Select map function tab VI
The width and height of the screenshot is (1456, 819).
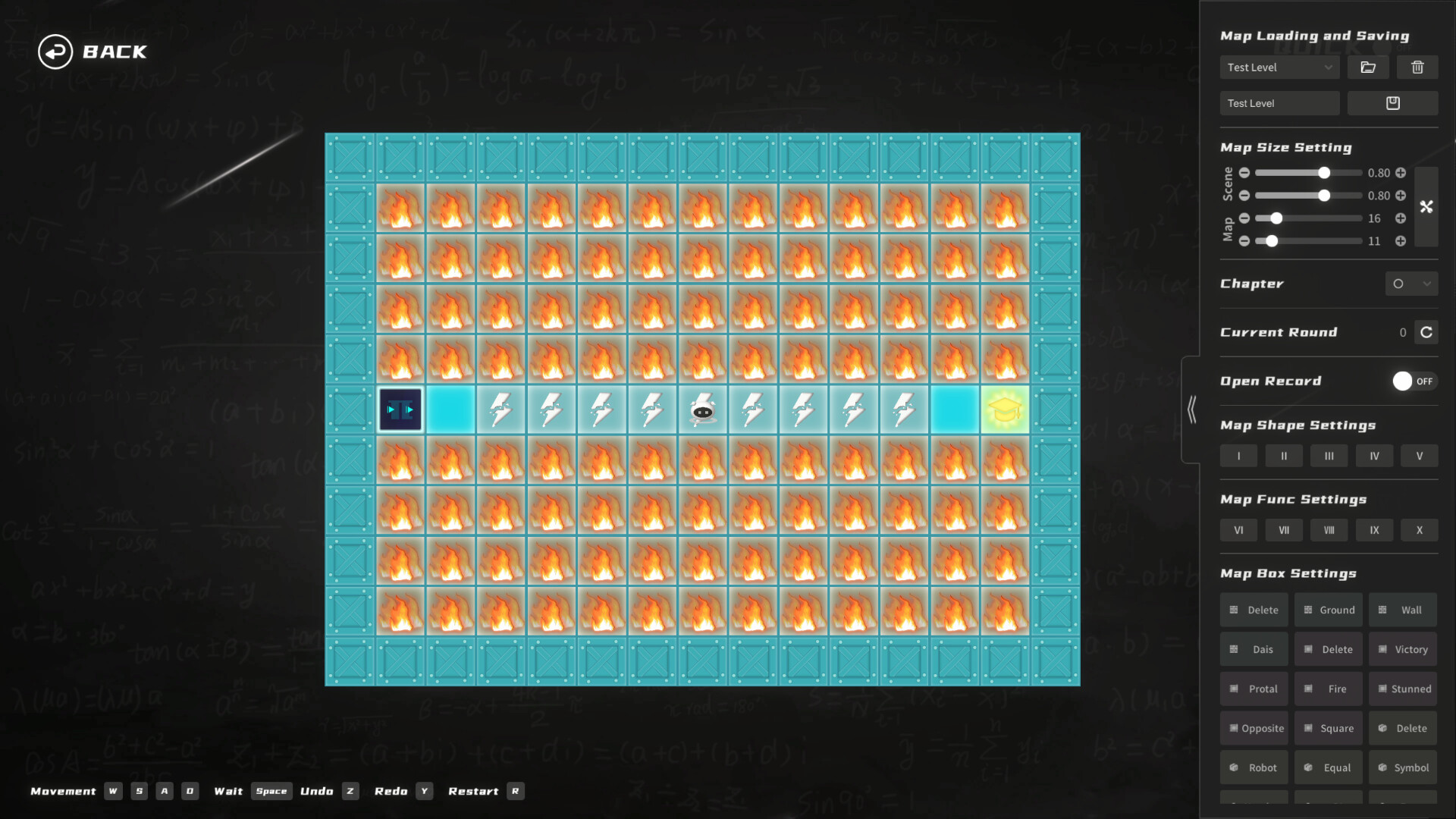click(1238, 530)
